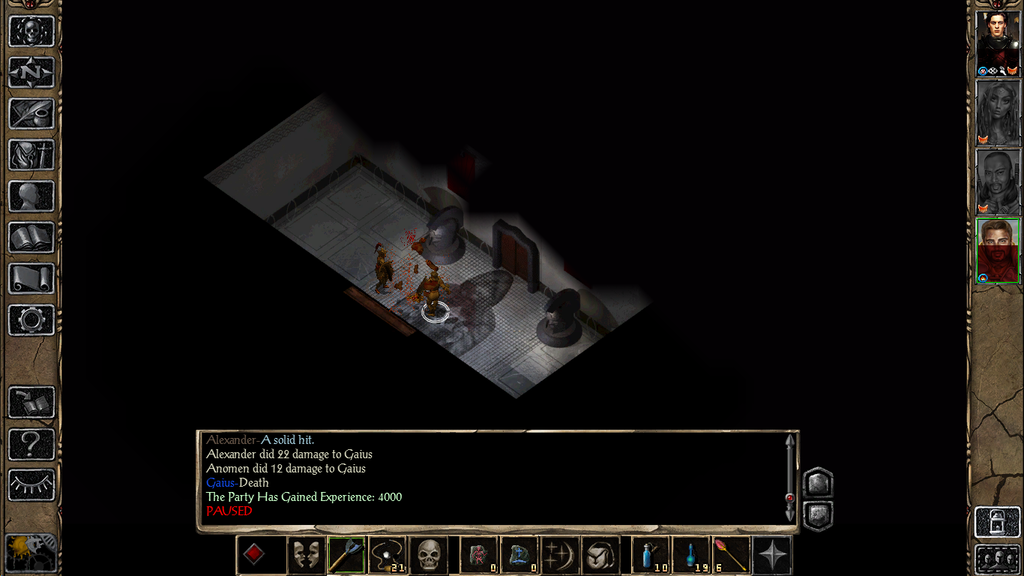1024x576 pixels.
Task: Select the hooded woman's party portrait
Action: coord(997,112)
